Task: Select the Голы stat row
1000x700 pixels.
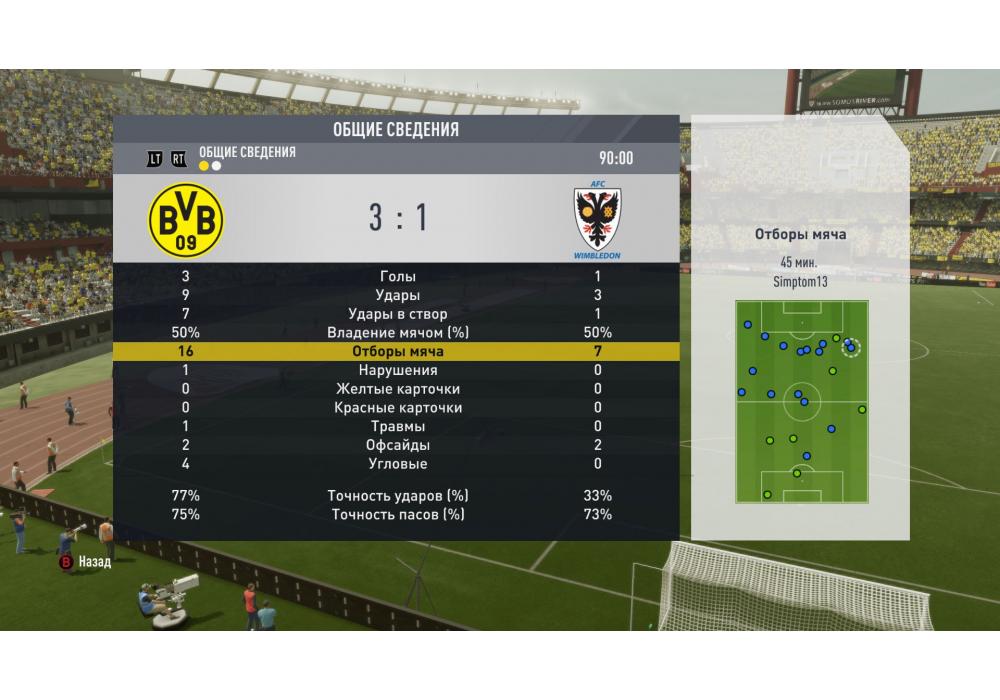Action: click(x=398, y=276)
